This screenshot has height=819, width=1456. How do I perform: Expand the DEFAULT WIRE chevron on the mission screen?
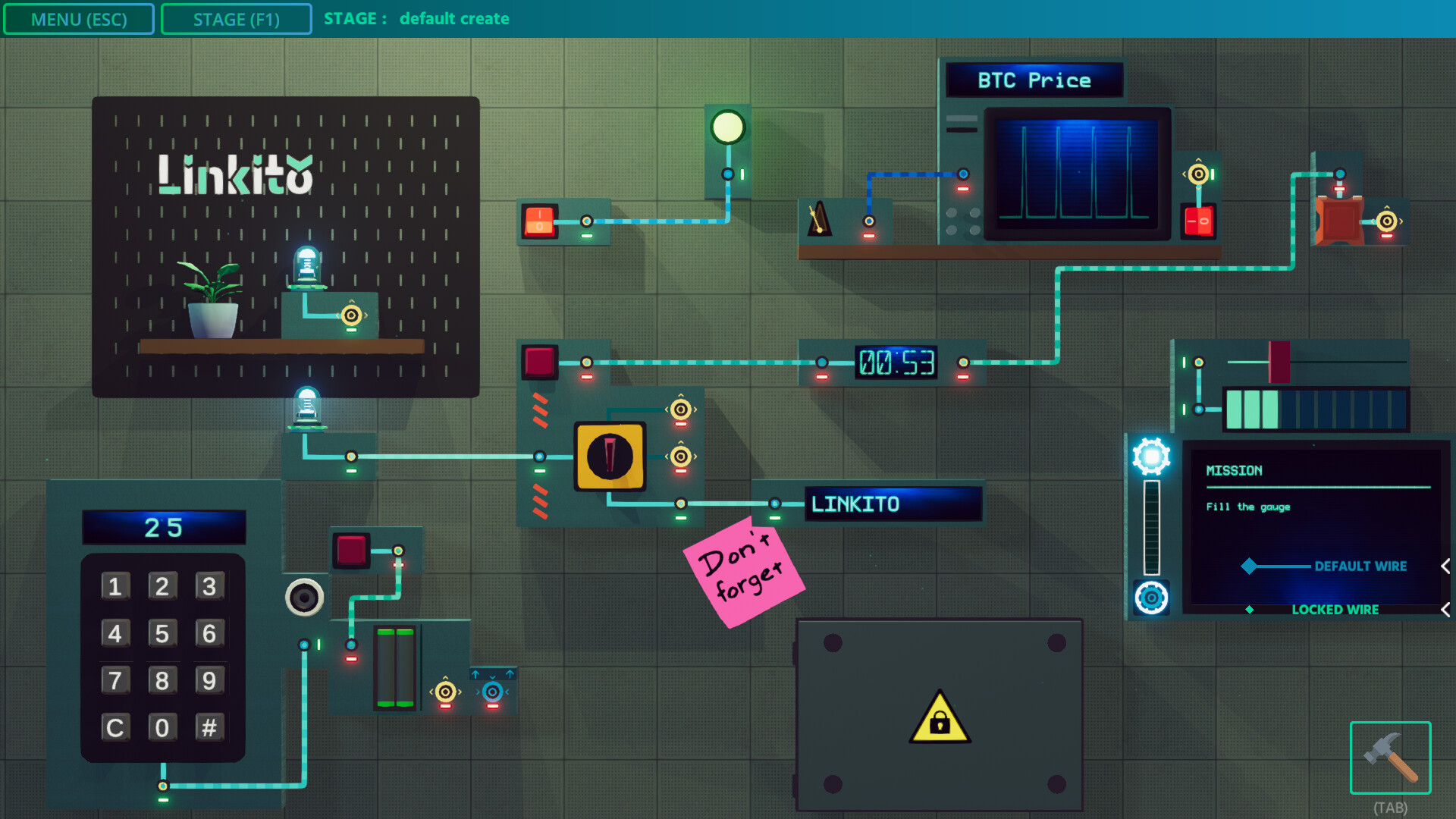1443,566
